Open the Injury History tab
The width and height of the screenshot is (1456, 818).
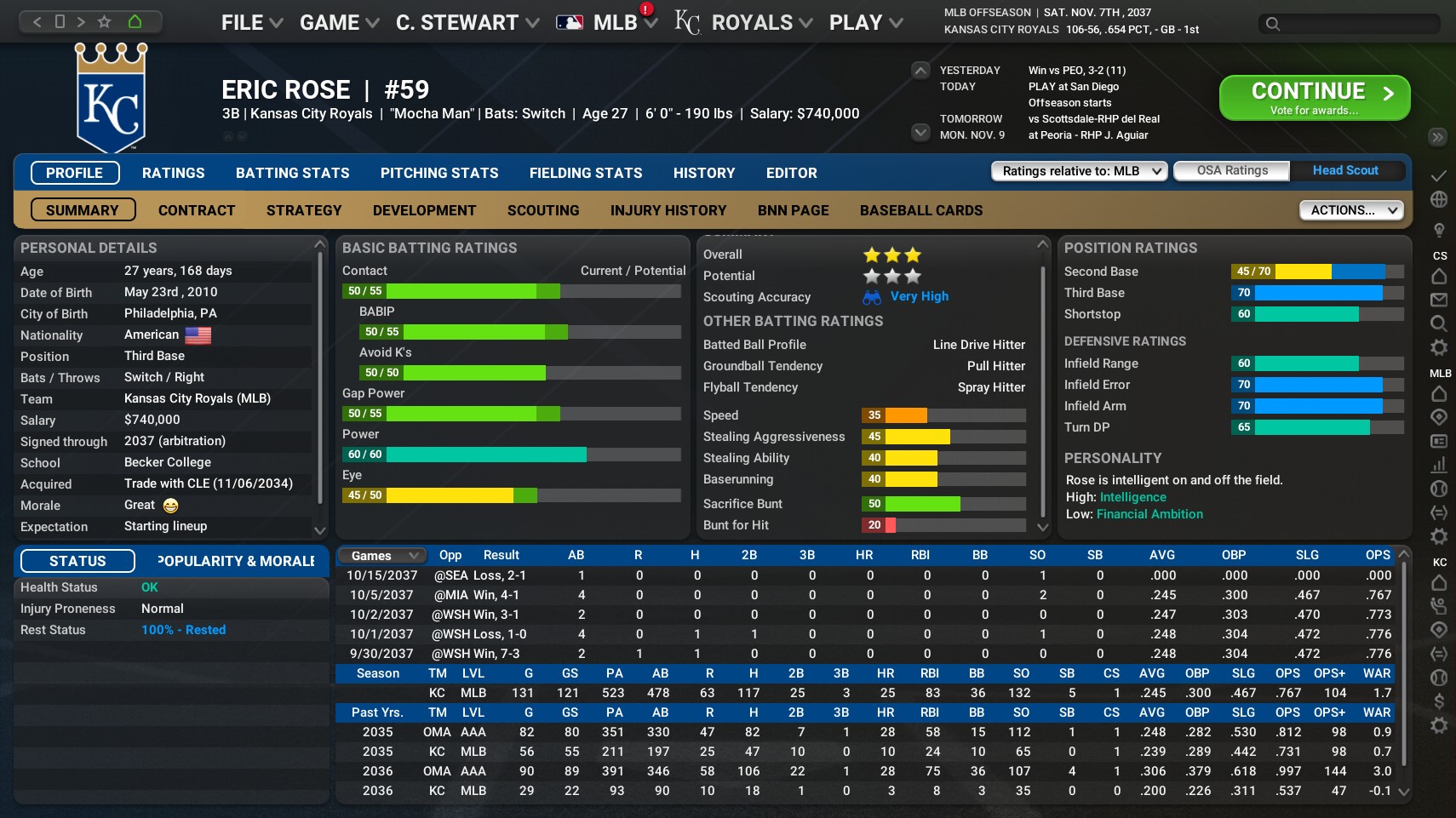pyautogui.click(x=668, y=210)
